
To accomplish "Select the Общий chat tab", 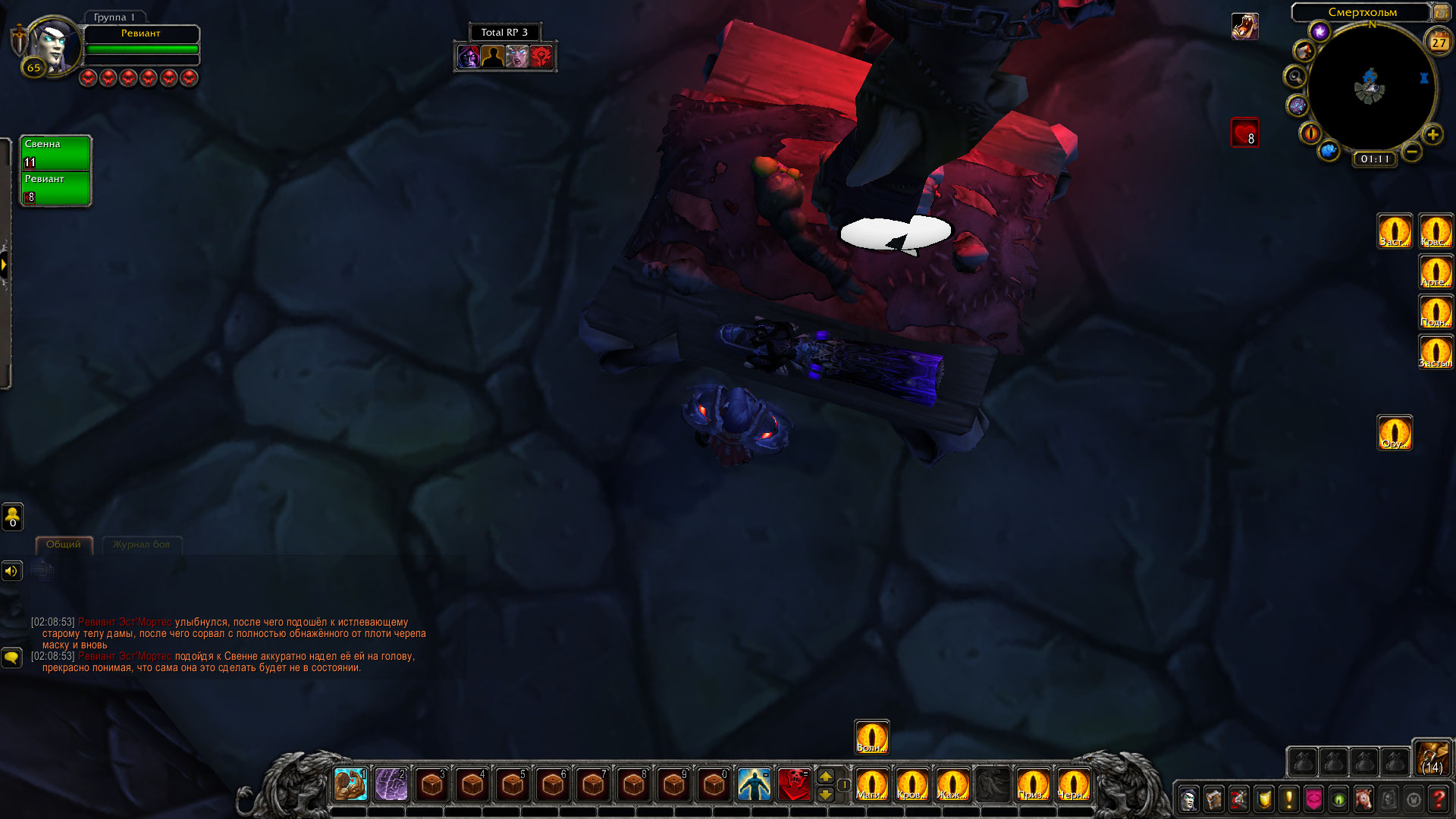I will tap(64, 544).
